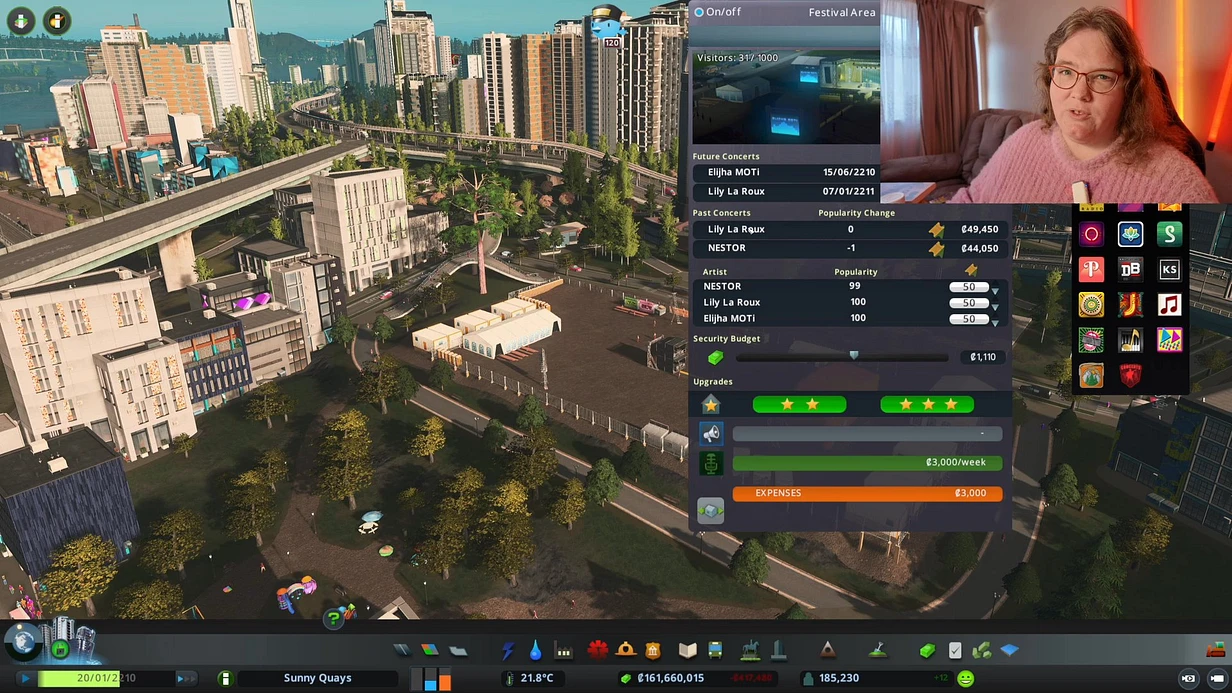Open the police badge menu

coord(654,651)
